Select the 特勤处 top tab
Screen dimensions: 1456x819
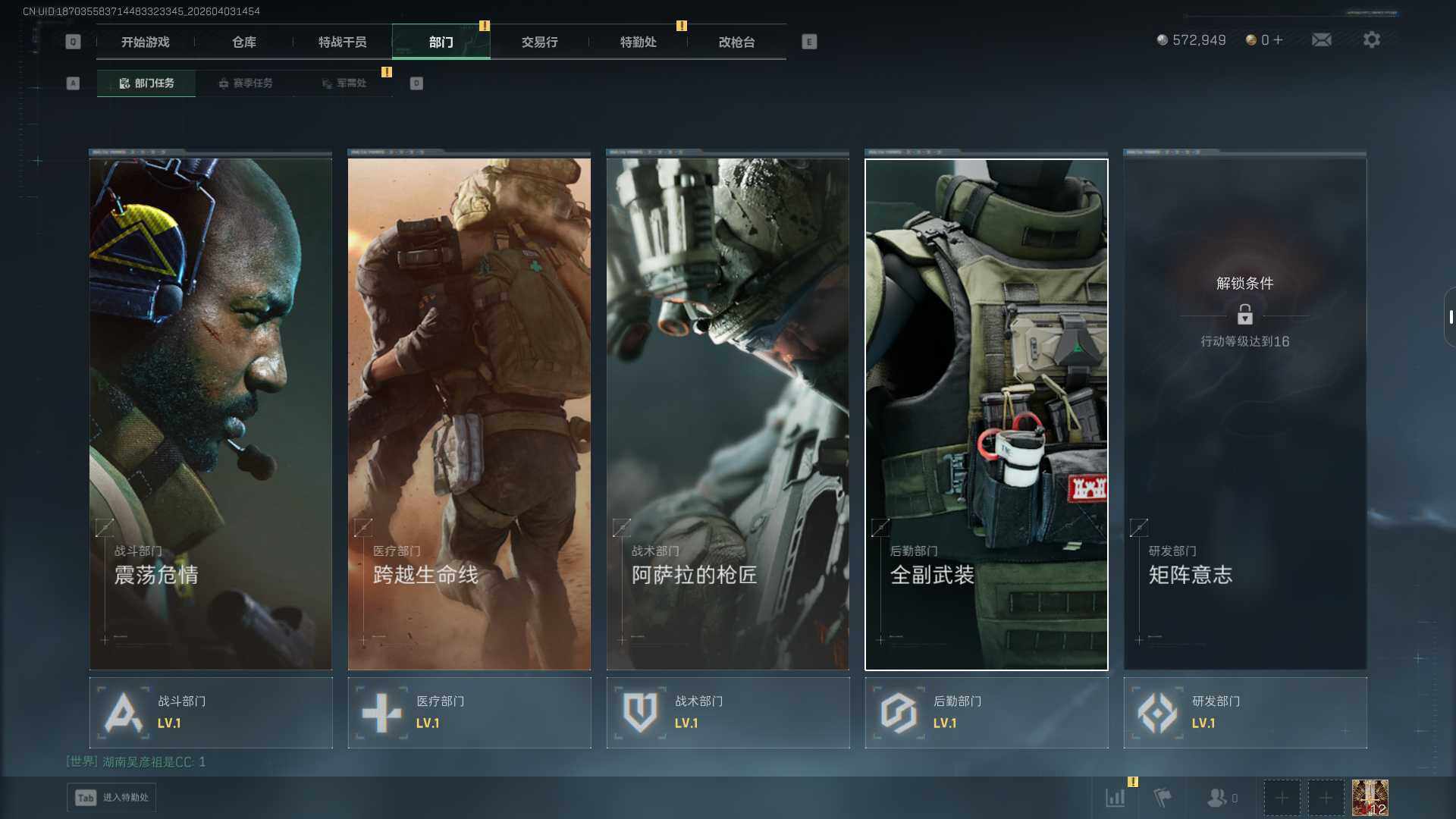[x=638, y=42]
